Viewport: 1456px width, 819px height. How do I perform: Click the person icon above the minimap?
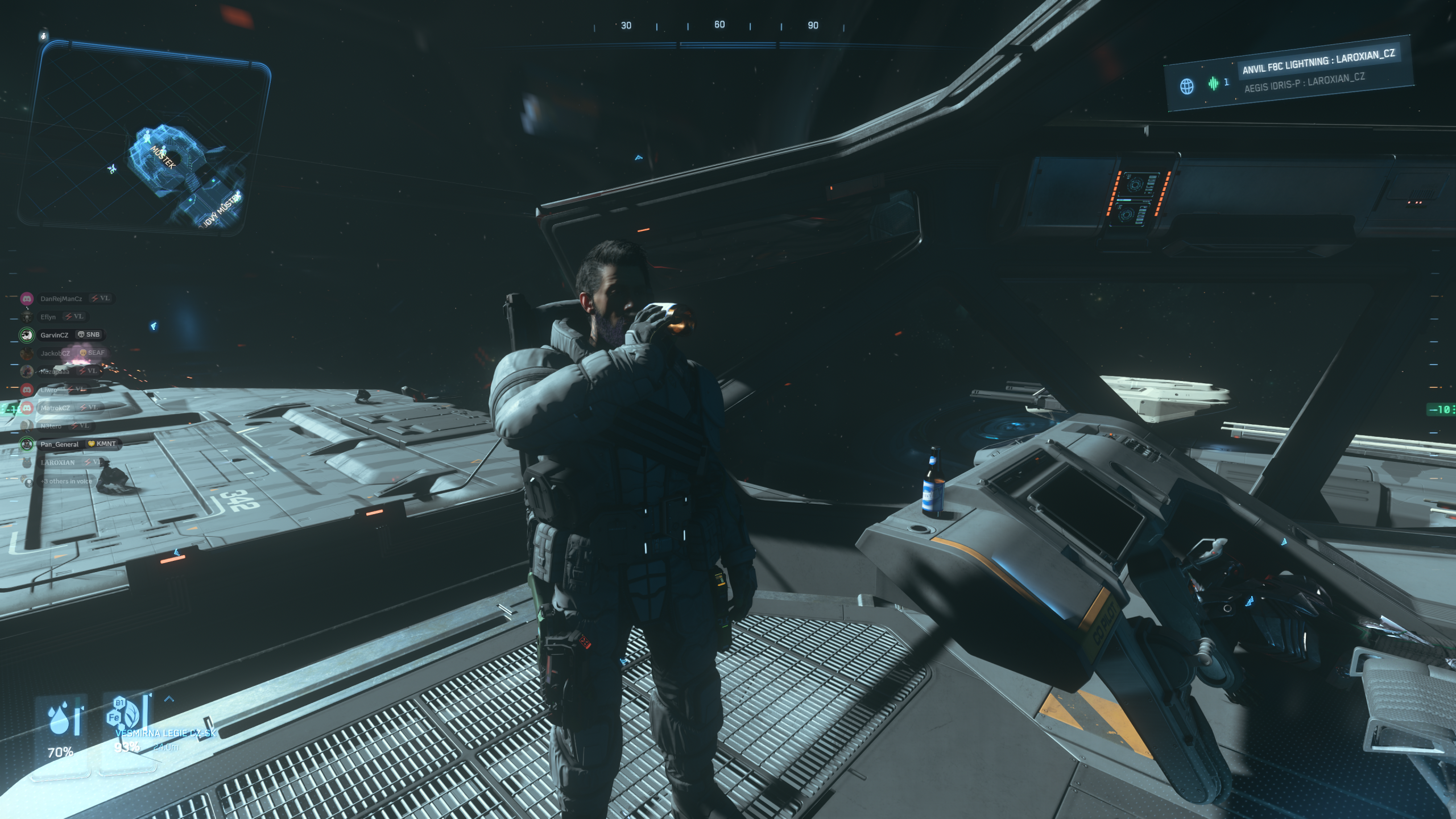pyautogui.click(x=44, y=36)
